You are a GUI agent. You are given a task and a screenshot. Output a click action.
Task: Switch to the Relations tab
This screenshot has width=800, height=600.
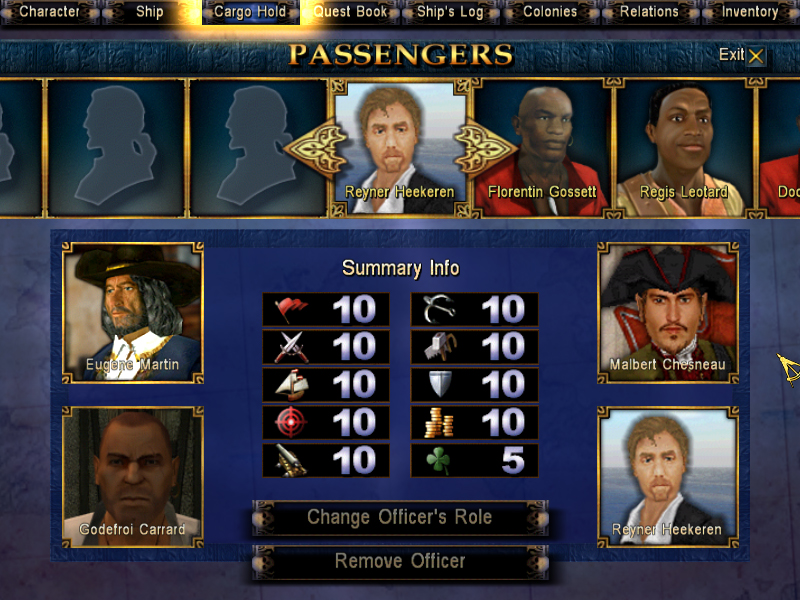649,12
